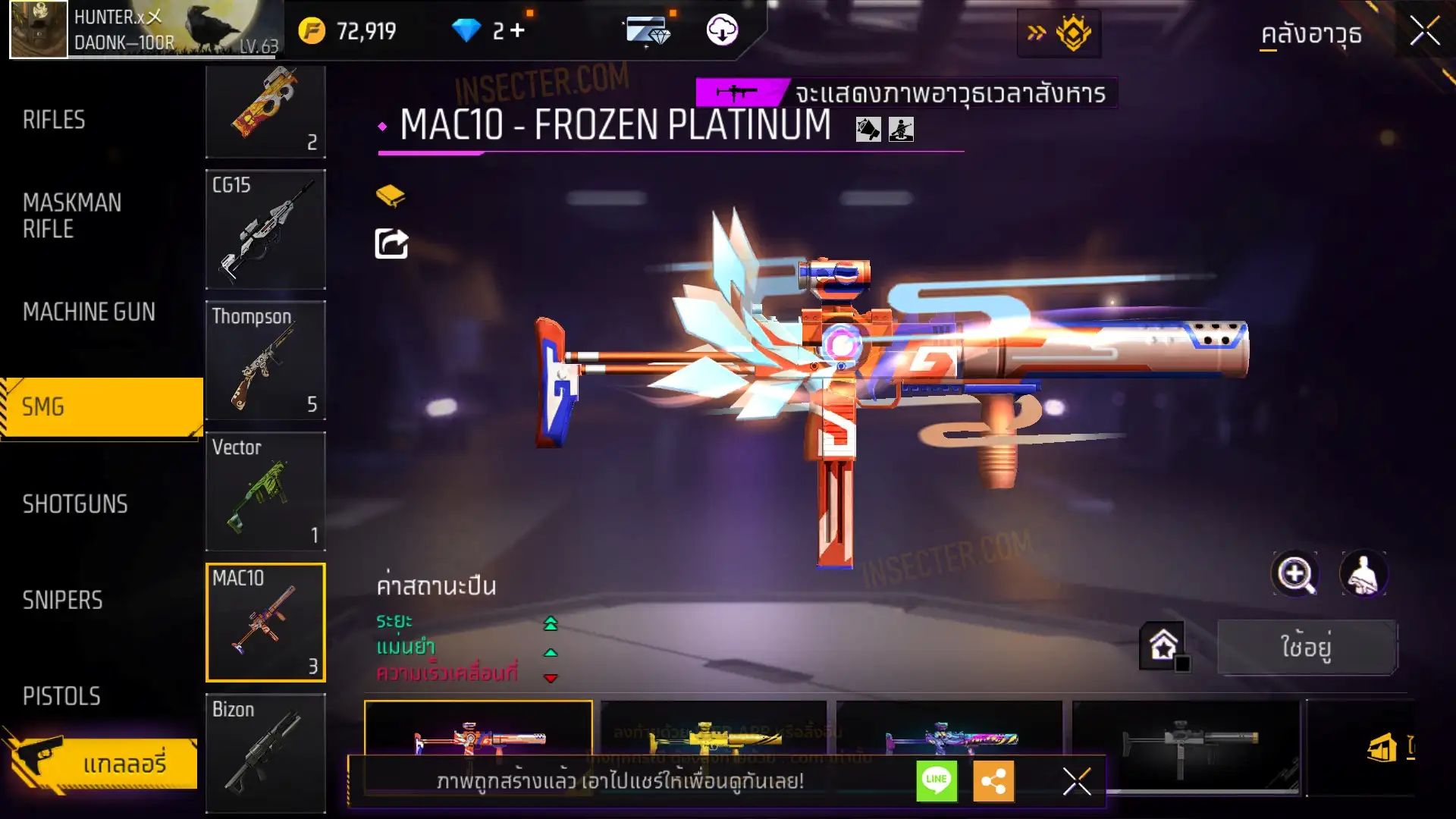
Task: Open the MASKMAN RIFLE category
Action: coord(72,216)
